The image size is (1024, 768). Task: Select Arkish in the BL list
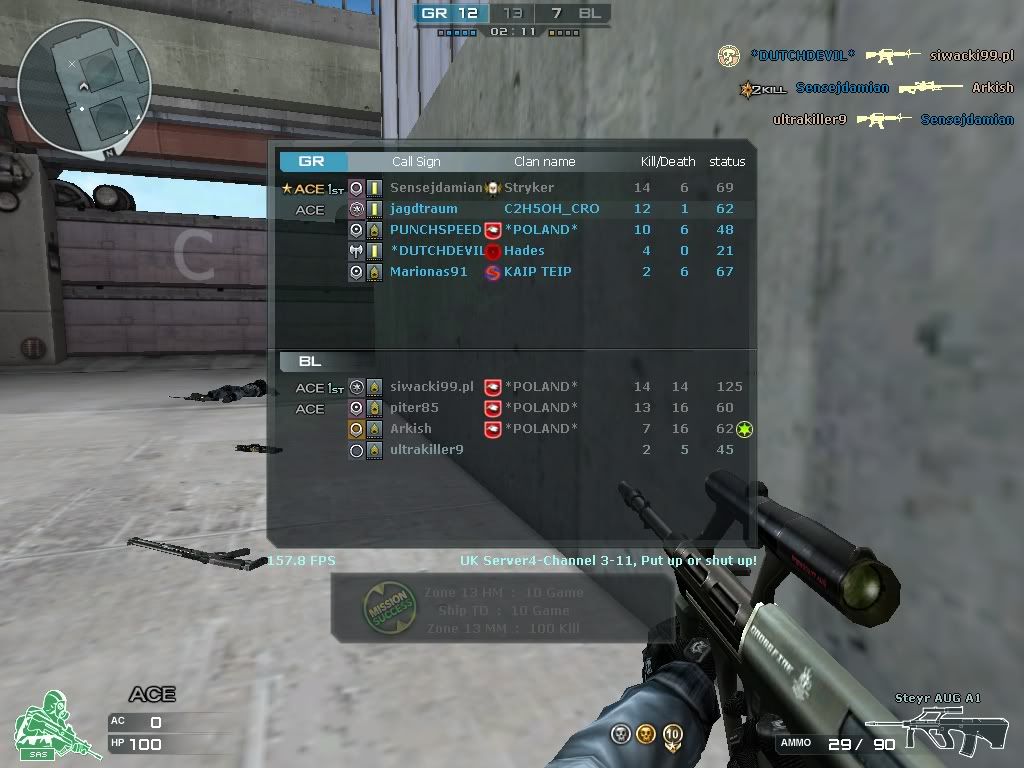(x=411, y=429)
